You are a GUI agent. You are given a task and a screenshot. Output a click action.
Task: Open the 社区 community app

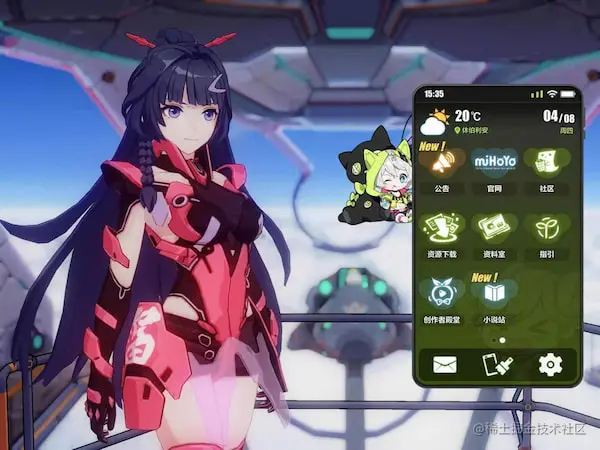pos(547,162)
